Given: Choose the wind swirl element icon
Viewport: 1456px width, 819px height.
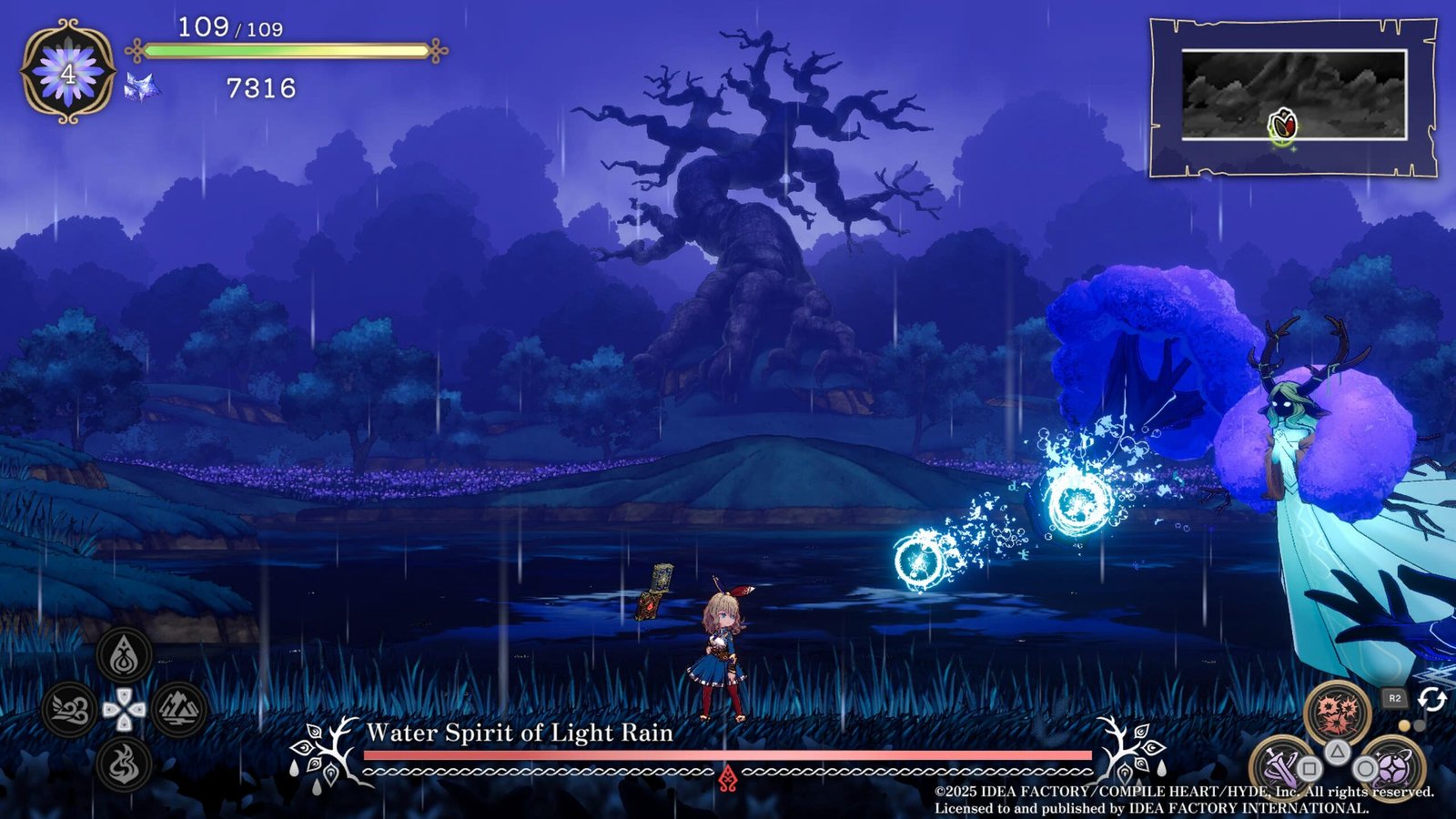Looking at the screenshot, I should [x=70, y=709].
